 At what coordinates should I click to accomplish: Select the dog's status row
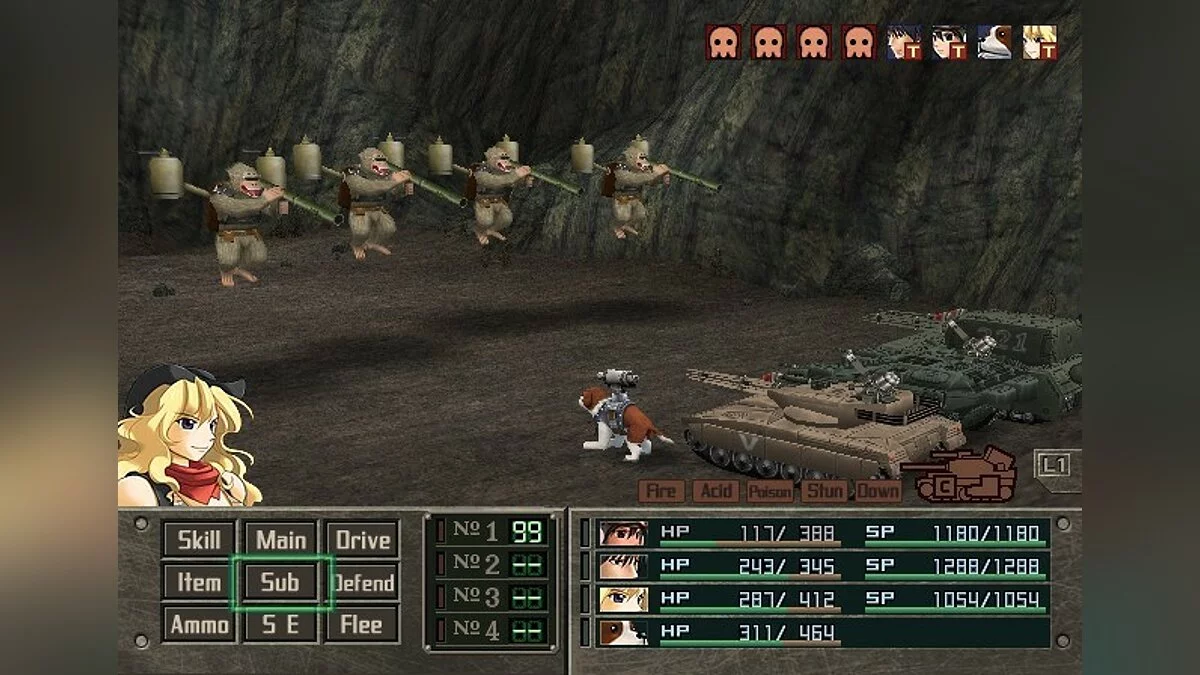click(x=822, y=632)
